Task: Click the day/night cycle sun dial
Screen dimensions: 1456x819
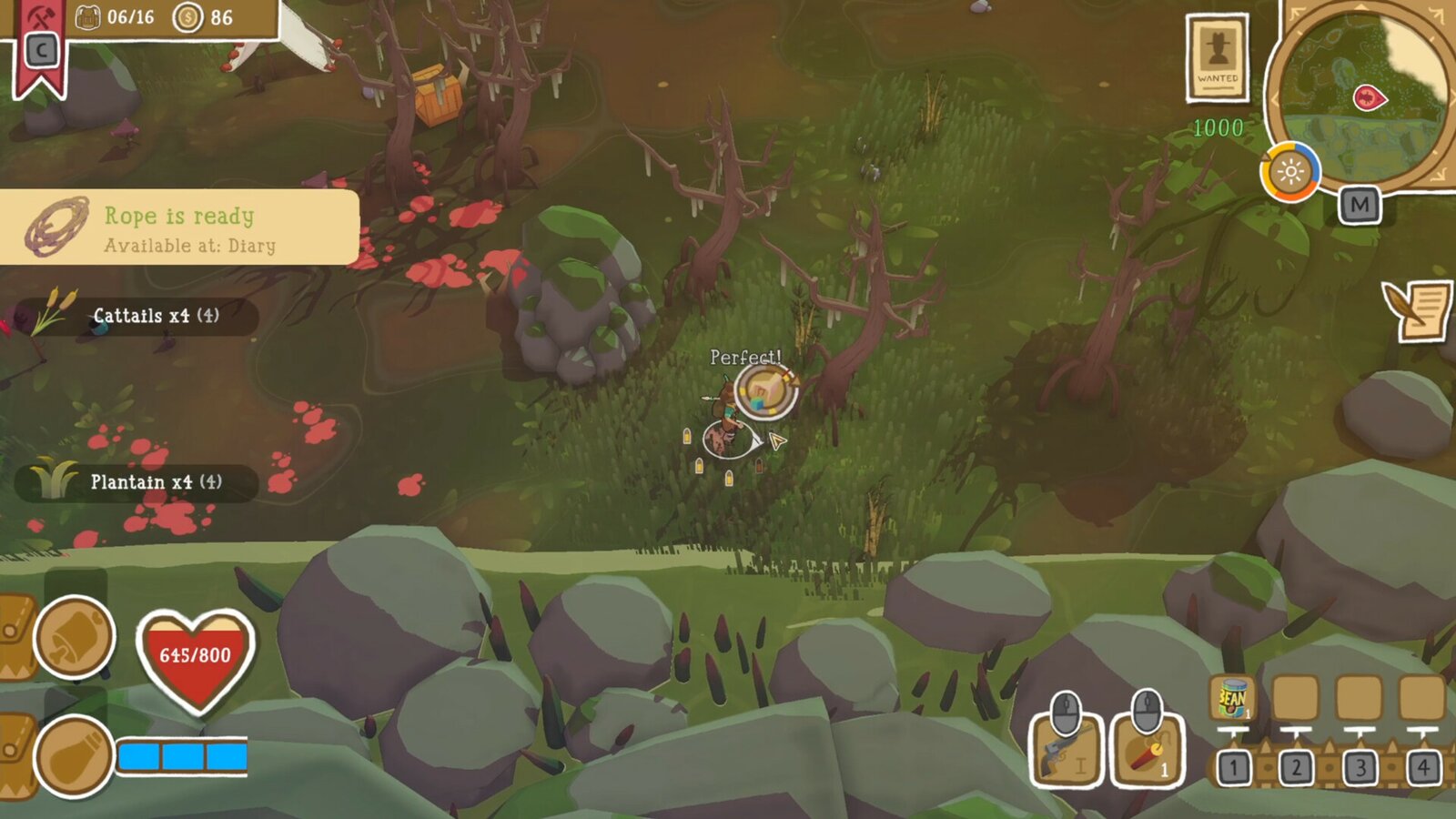Action: 1291,172
